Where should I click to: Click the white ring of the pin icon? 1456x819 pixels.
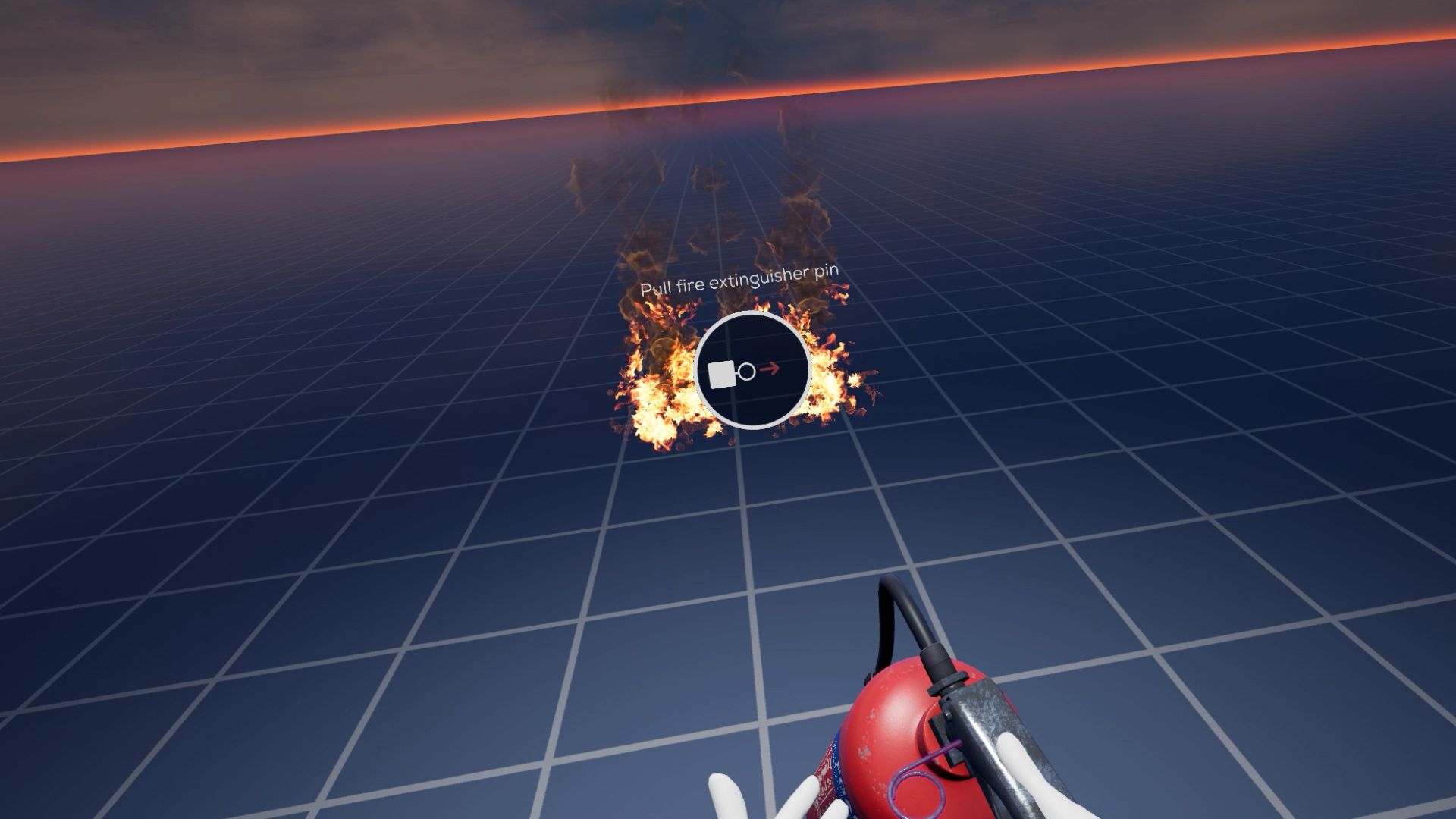pos(746,370)
